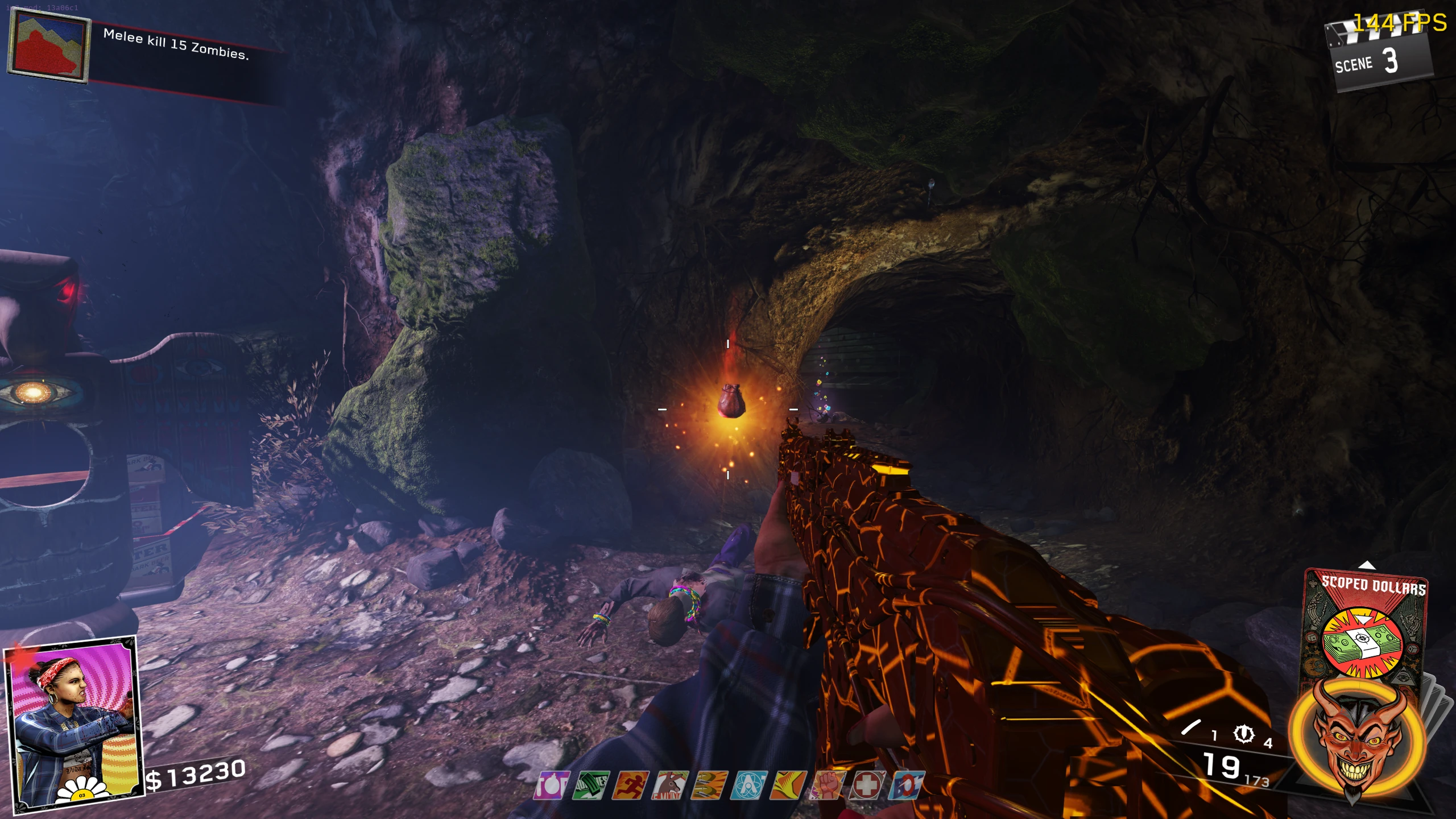Select the blue atom perk icon

tap(749, 786)
